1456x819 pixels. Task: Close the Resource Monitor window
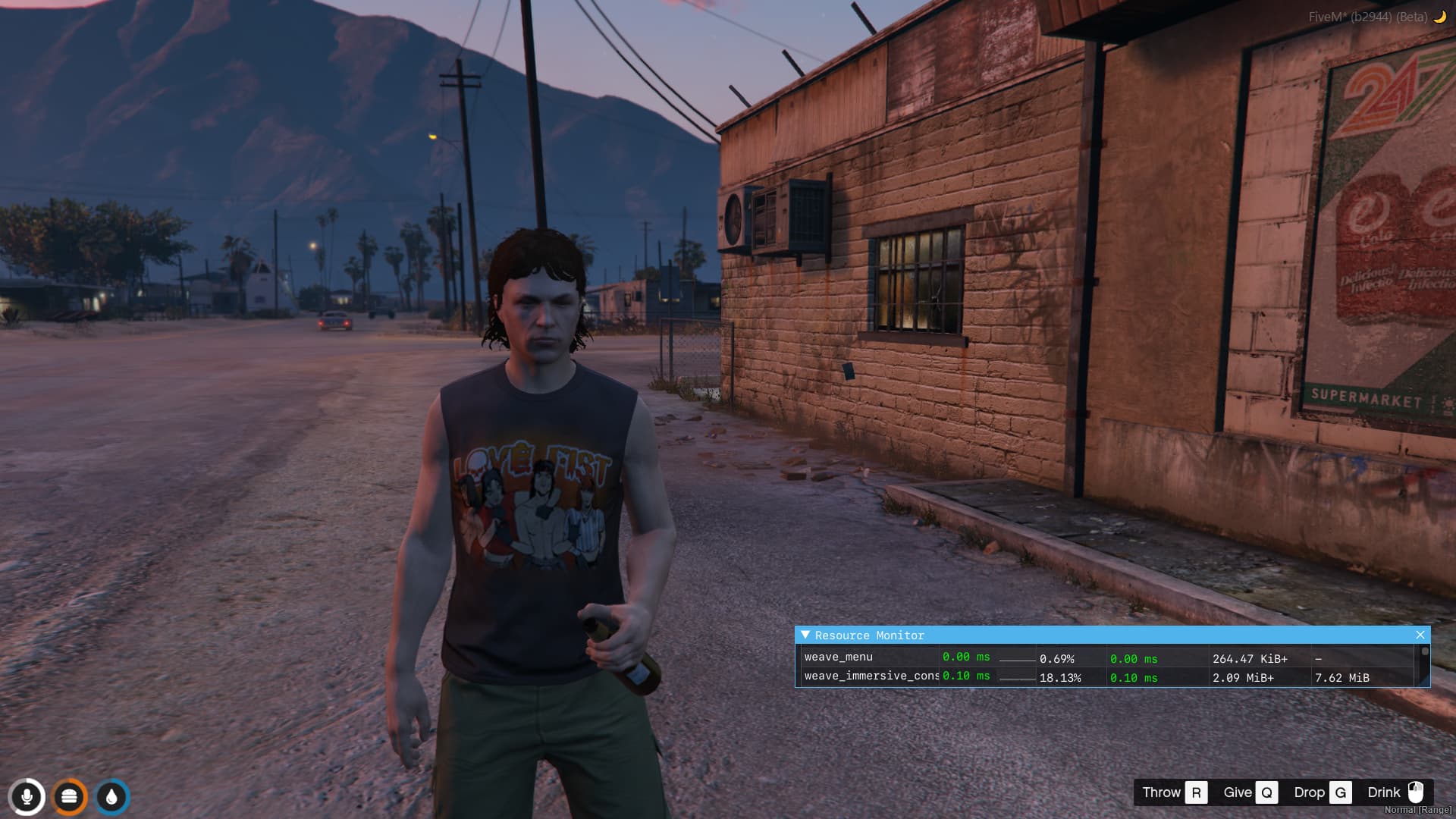click(1420, 635)
